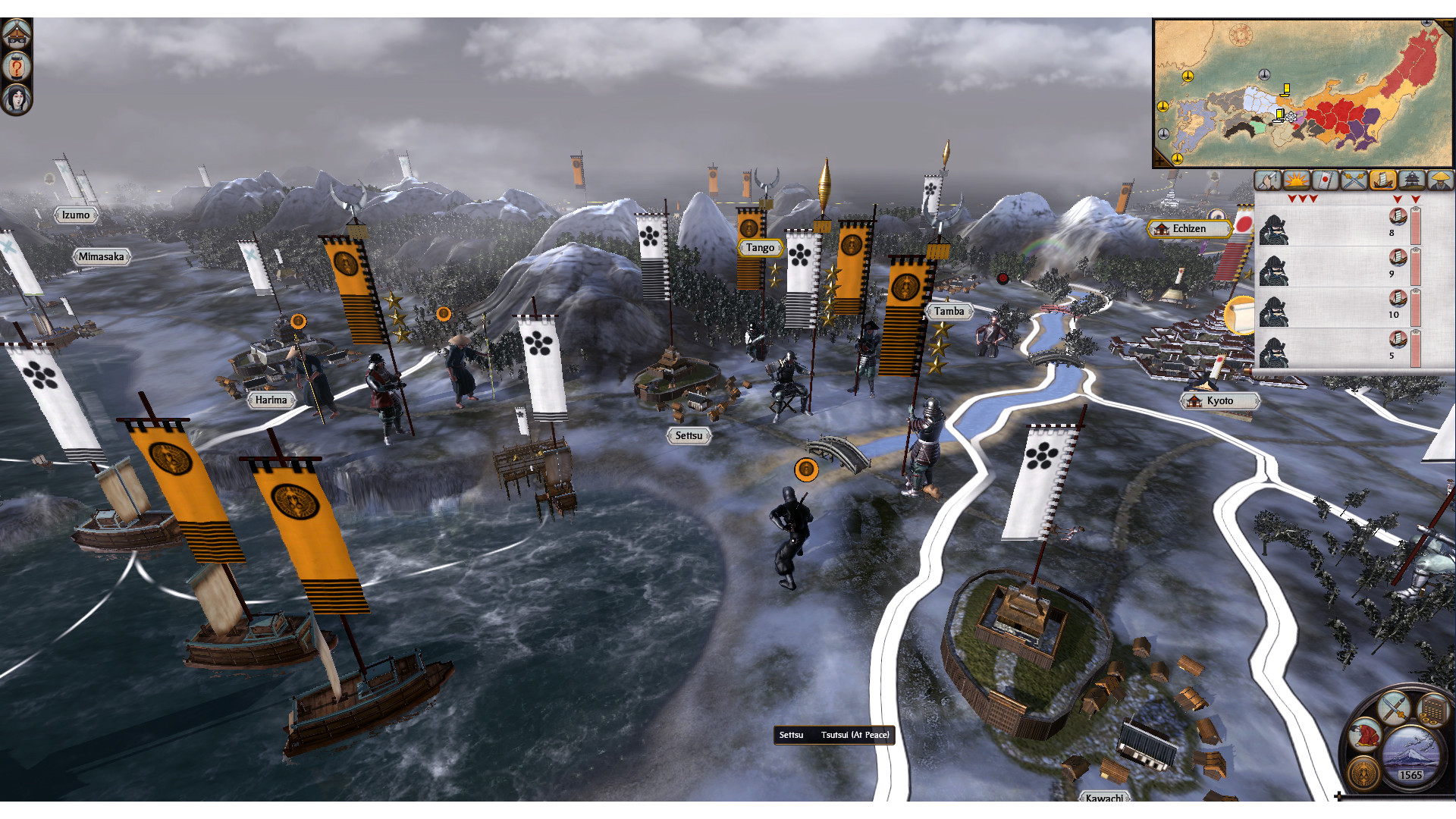Show the crossed katanas armies tab
Screen dimensions: 1456x819
[1354, 180]
